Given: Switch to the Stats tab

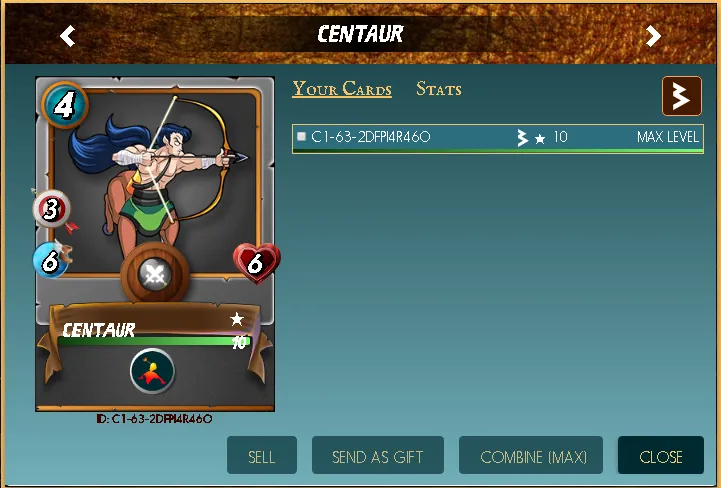Looking at the screenshot, I should coord(439,89).
